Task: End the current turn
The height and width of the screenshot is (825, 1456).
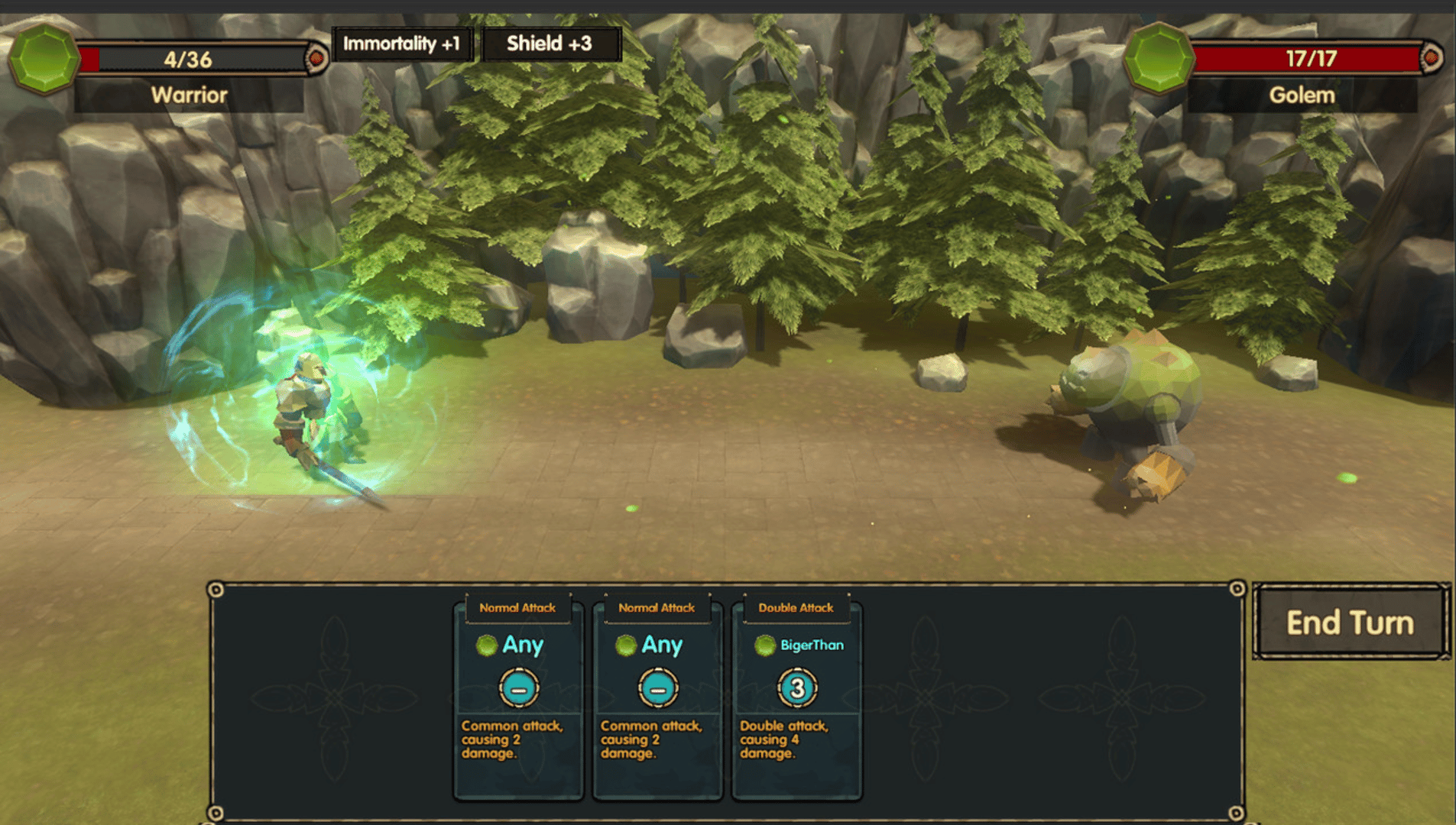Action: tap(1350, 623)
